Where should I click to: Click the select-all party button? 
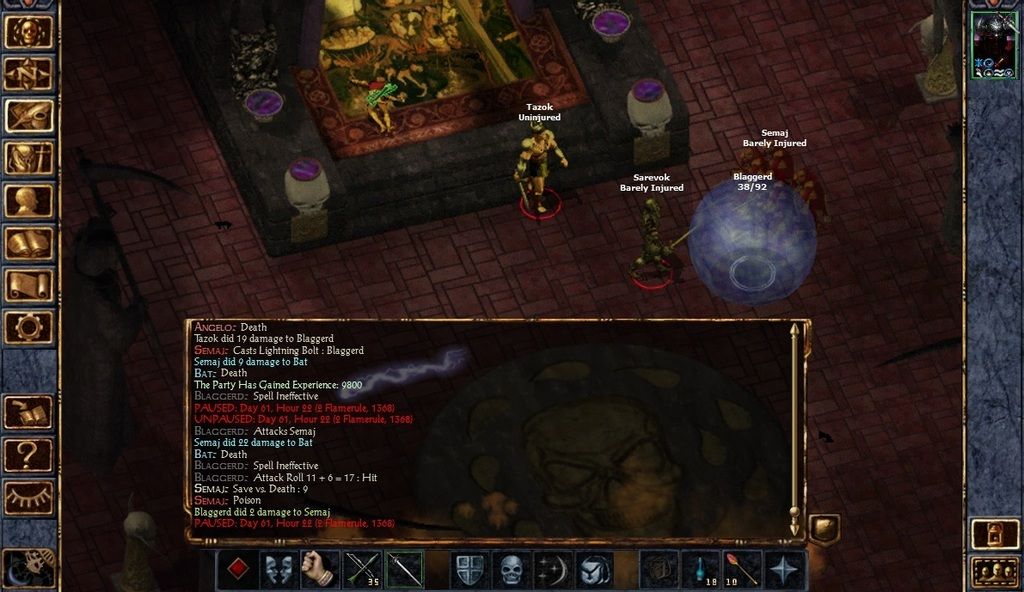995,572
